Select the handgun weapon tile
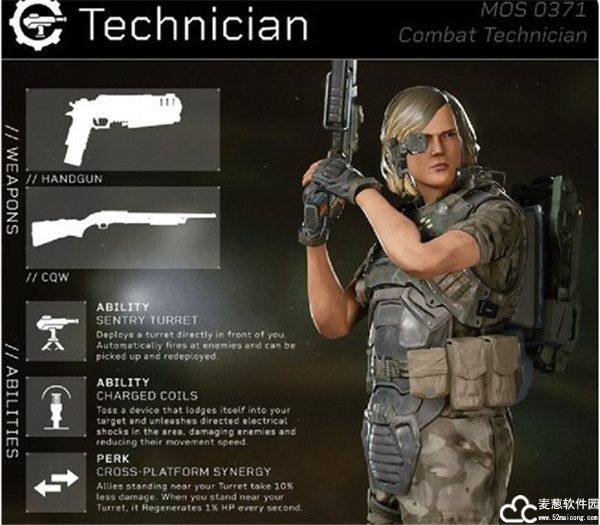This screenshot has width=600, height=525. tap(122, 129)
